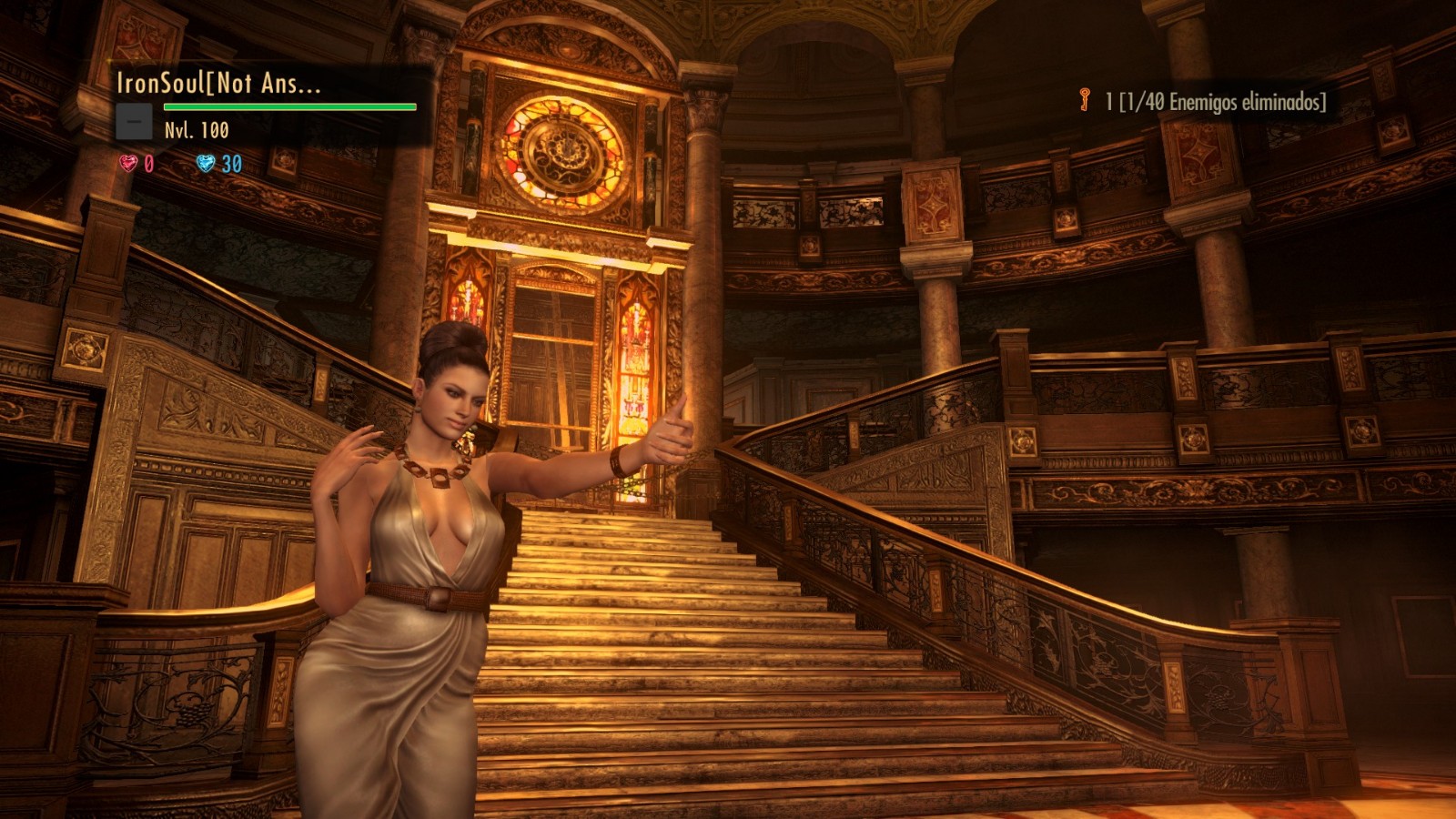Click the IronSoul player name plate
Image resolution: width=1456 pixels, height=819 pixels.
218,84
